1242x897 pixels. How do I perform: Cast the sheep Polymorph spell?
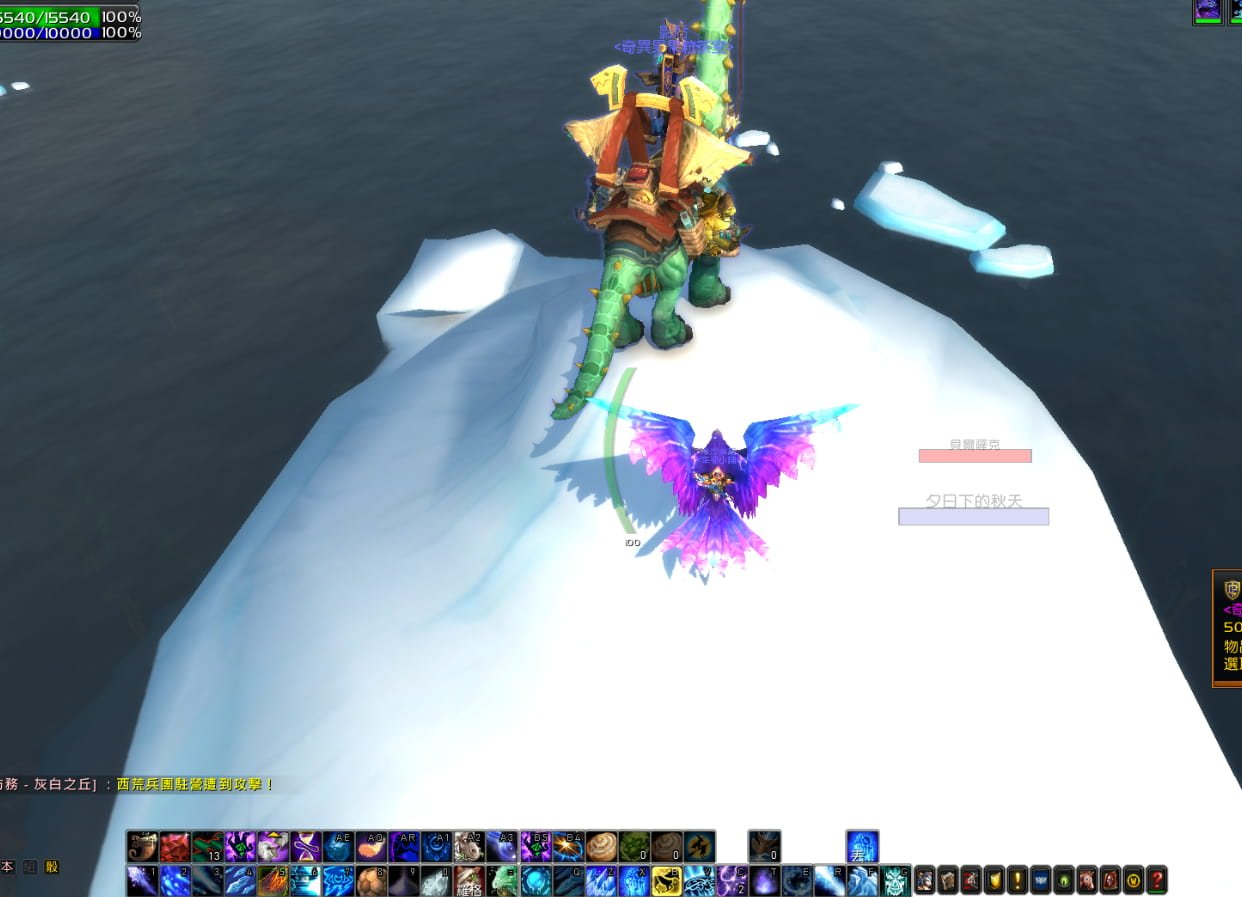pos(273,847)
